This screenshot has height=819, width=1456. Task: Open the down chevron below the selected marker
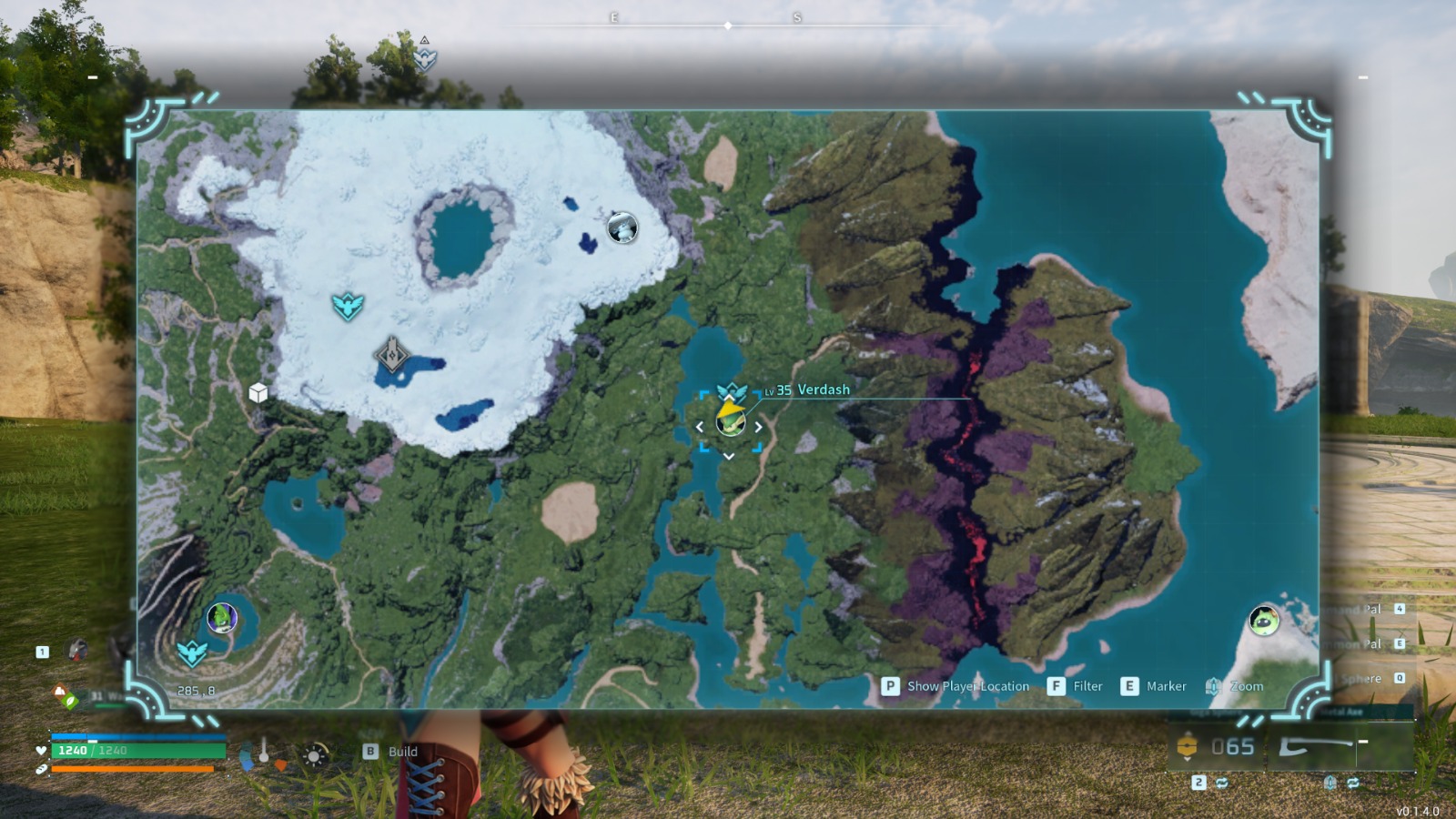pyautogui.click(x=728, y=457)
